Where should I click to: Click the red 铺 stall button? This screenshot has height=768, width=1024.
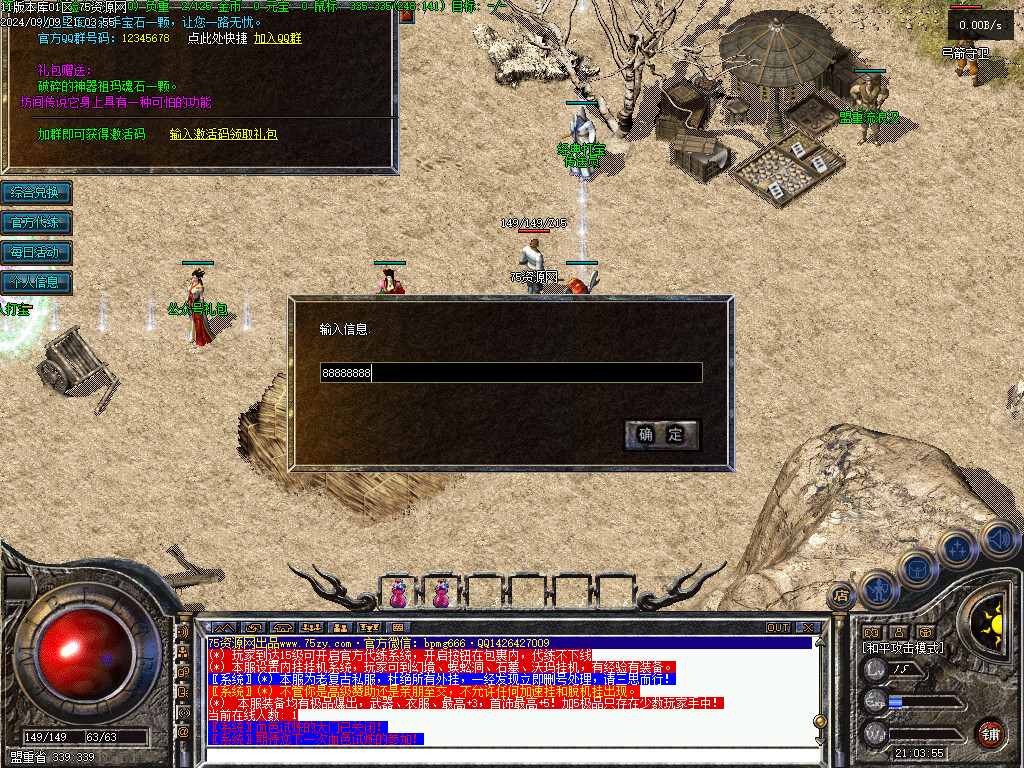tap(989, 733)
